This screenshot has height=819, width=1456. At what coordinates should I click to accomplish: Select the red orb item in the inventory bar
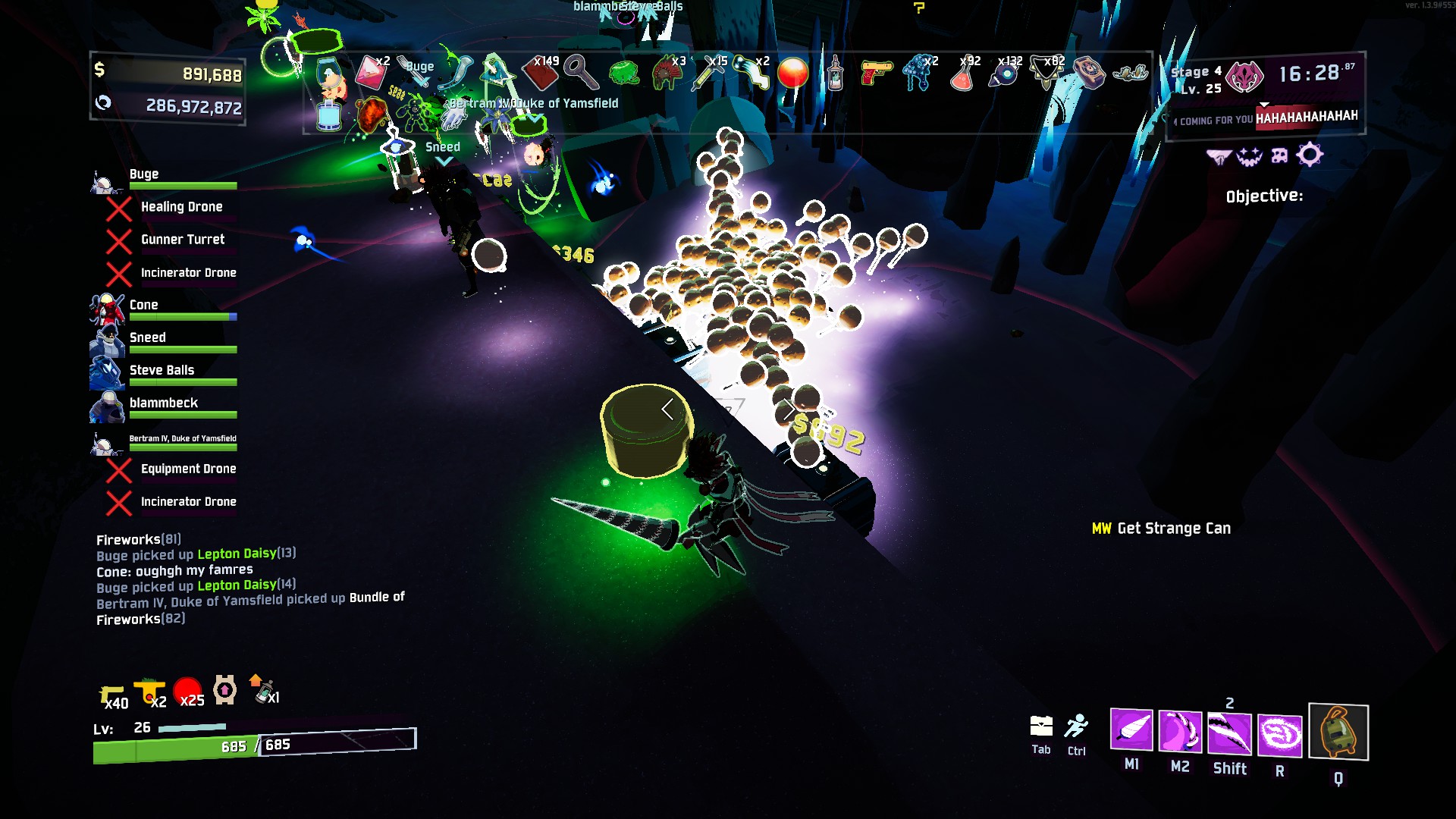tap(793, 74)
